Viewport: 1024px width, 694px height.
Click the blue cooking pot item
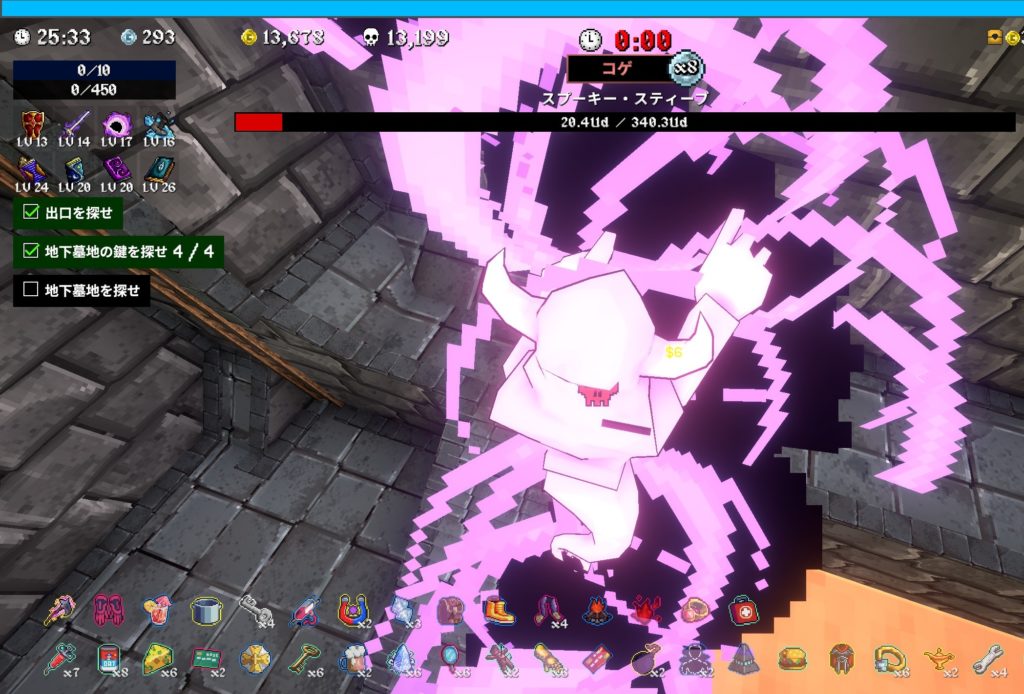coord(206,609)
